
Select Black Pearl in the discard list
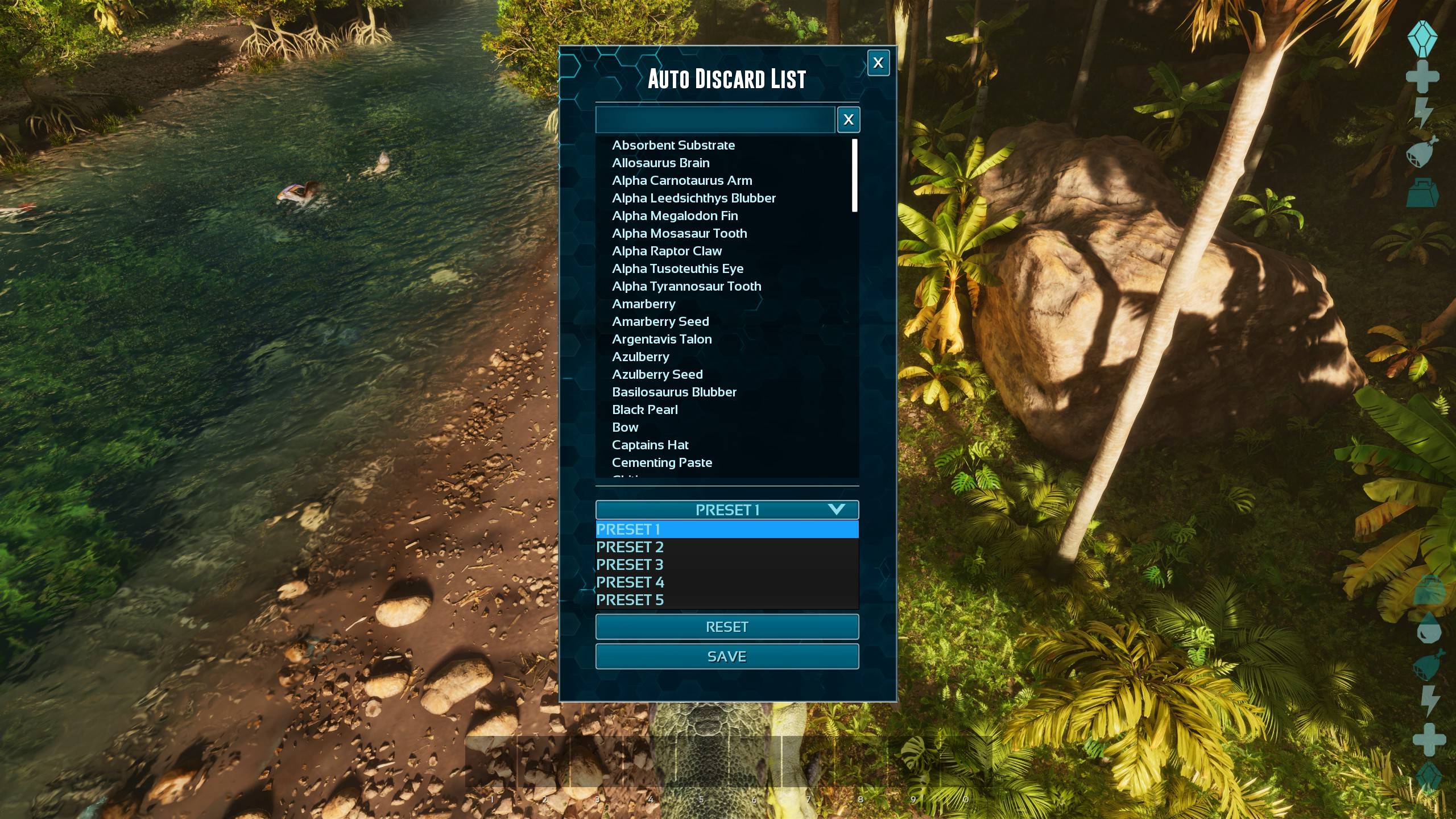pos(645,409)
